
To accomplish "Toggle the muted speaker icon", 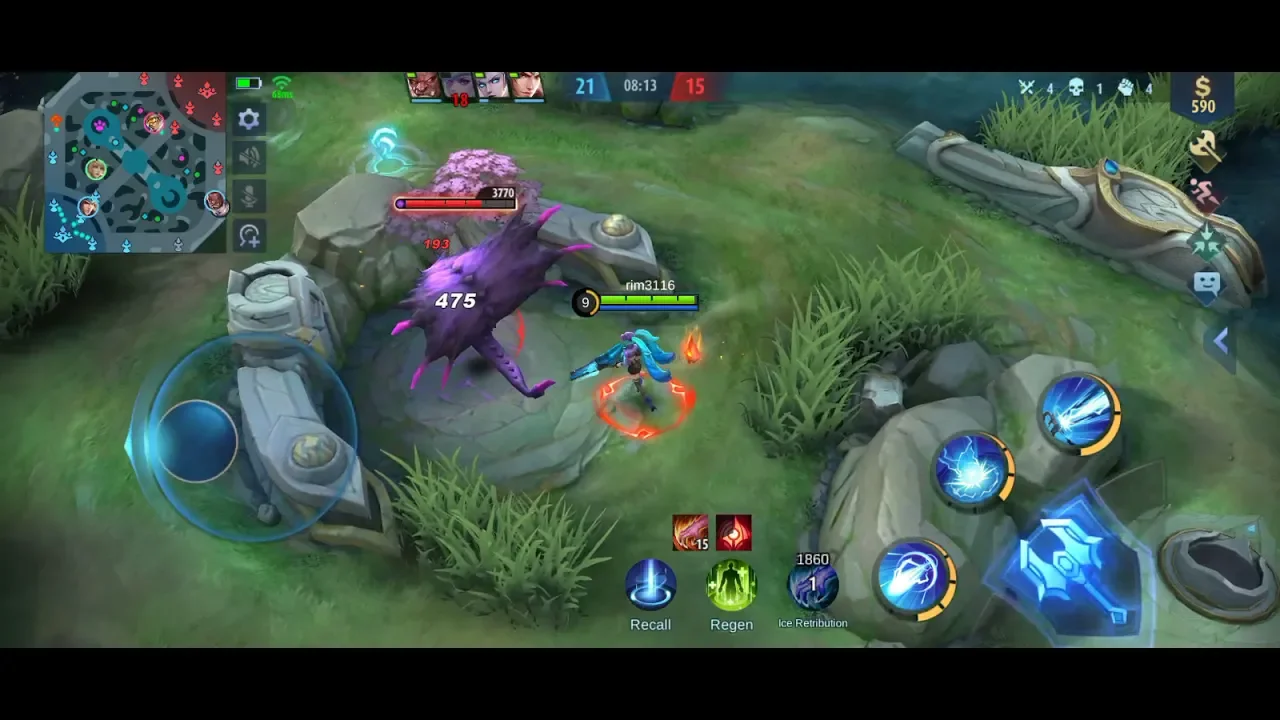I will point(249,157).
